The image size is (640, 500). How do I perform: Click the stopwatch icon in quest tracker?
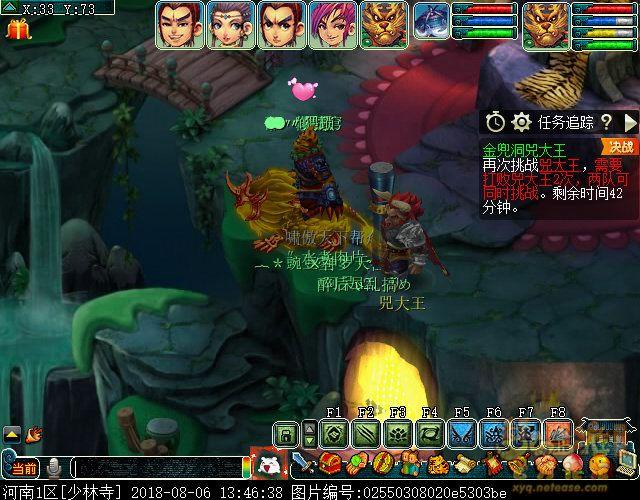tap(496, 122)
